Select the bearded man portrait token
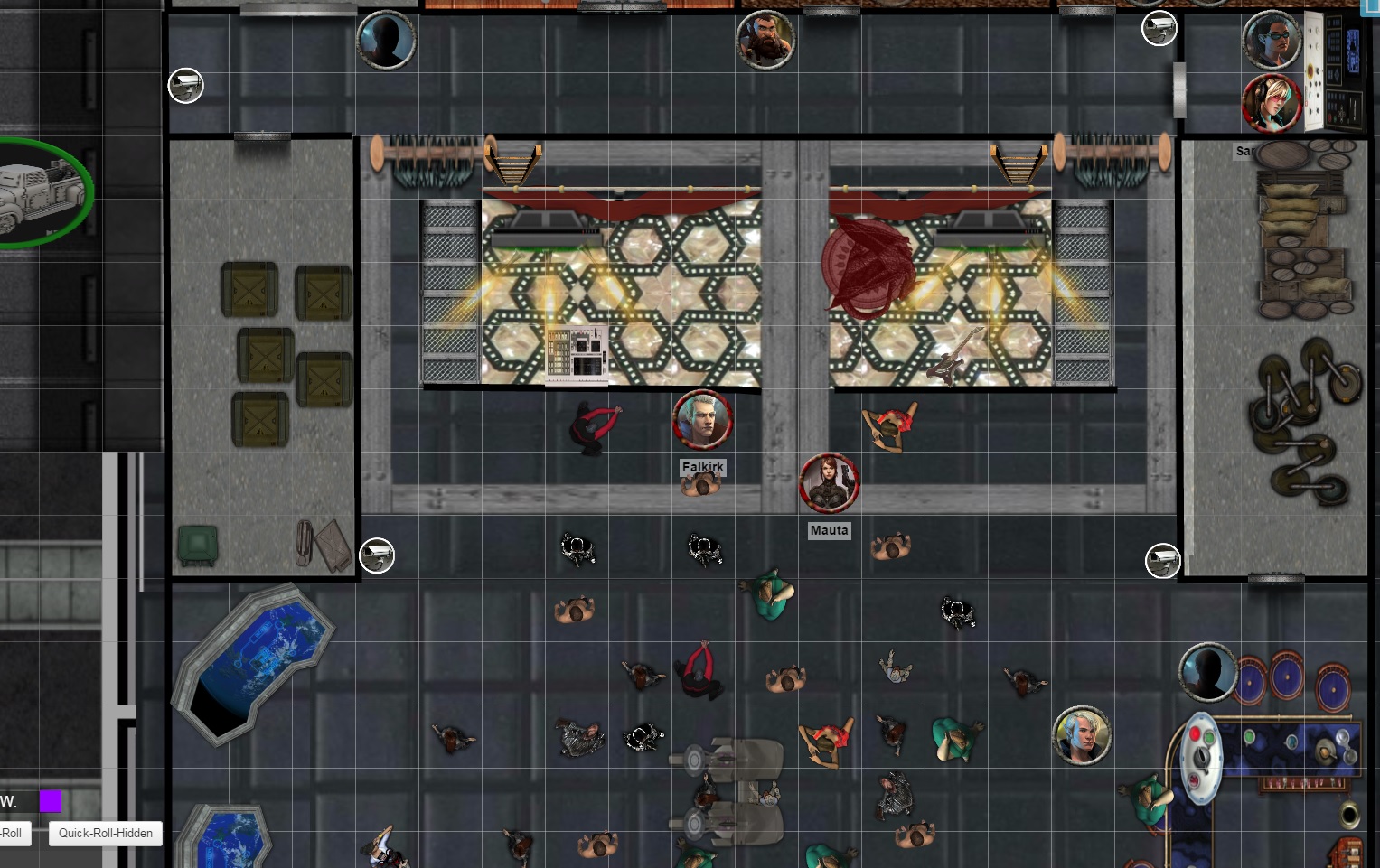The image size is (1380, 868). point(765,40)
